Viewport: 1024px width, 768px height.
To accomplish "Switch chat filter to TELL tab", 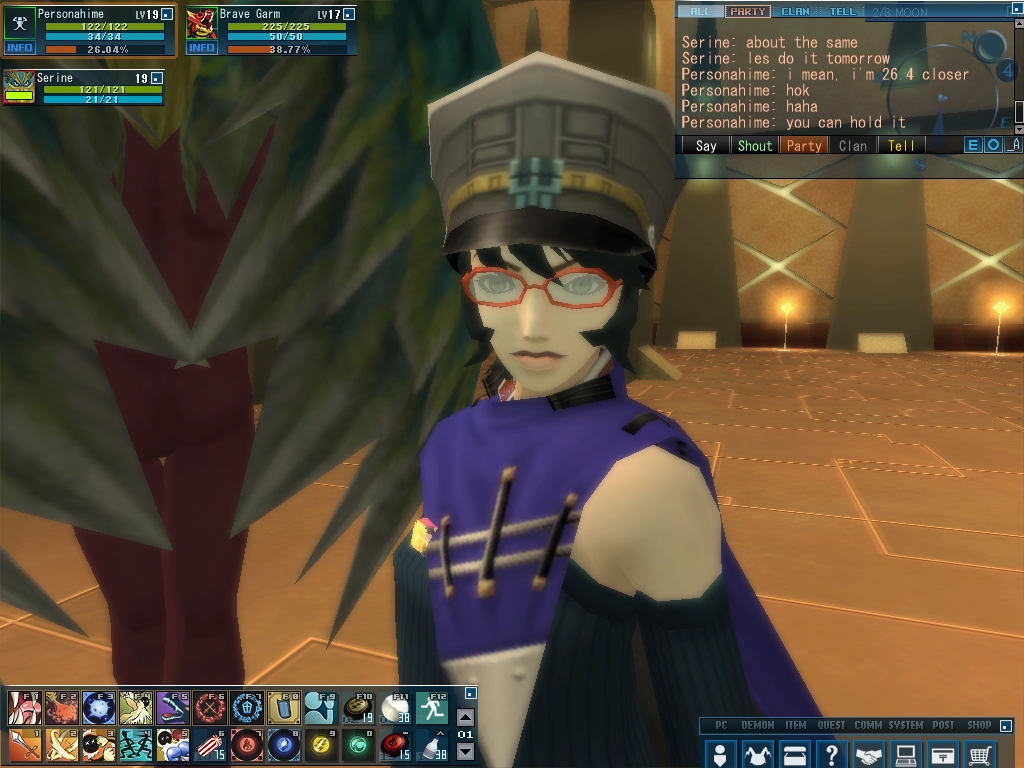I will [x=842, y=12].
